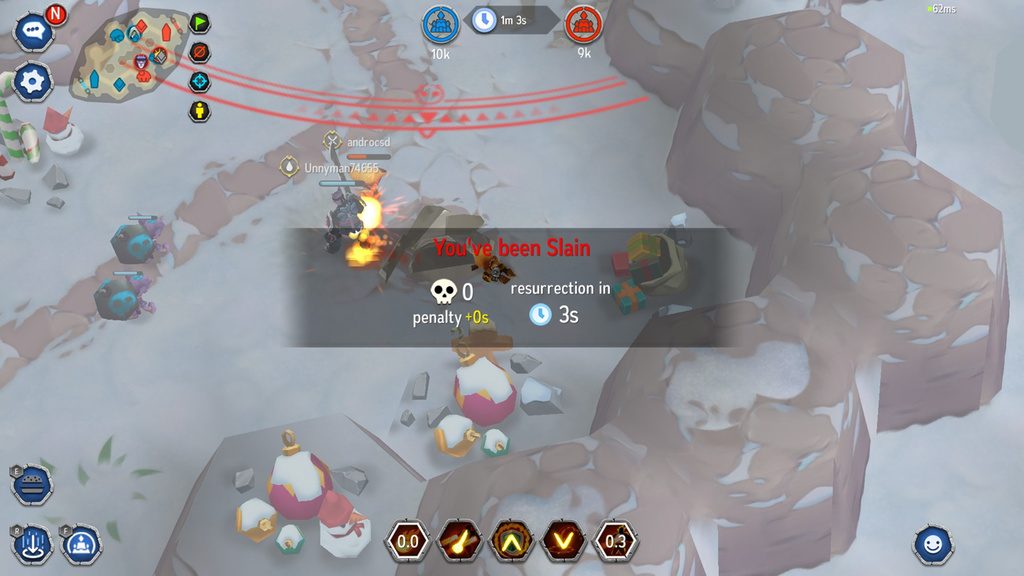The width and height of the screenshot is (1024, 576).
Task: Open the chat speech bubble button
Action: pyautogui.click(x=32, y=31)
